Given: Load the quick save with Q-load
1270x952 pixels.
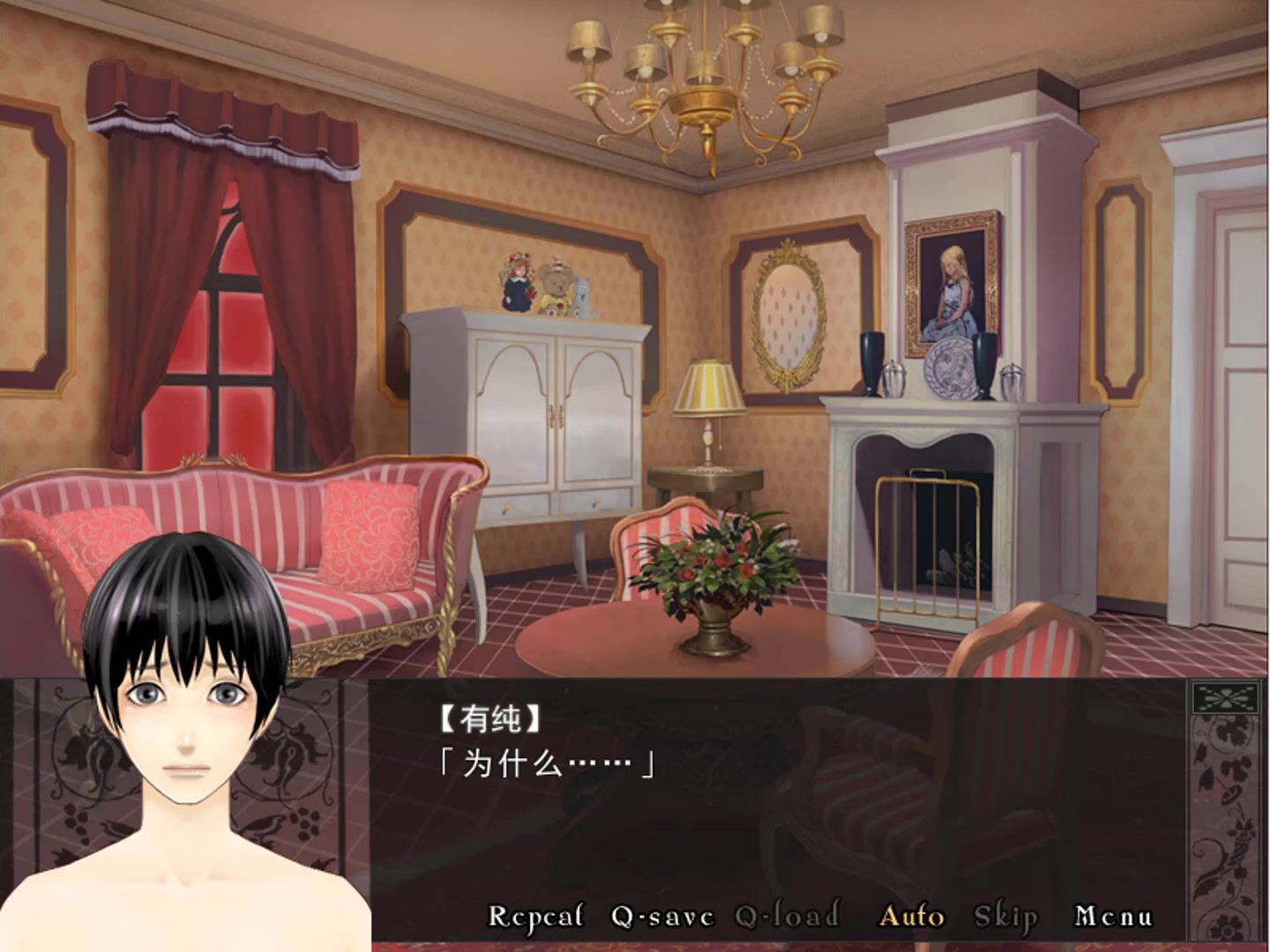Looking at the screenshot, I should click(788, 917).
